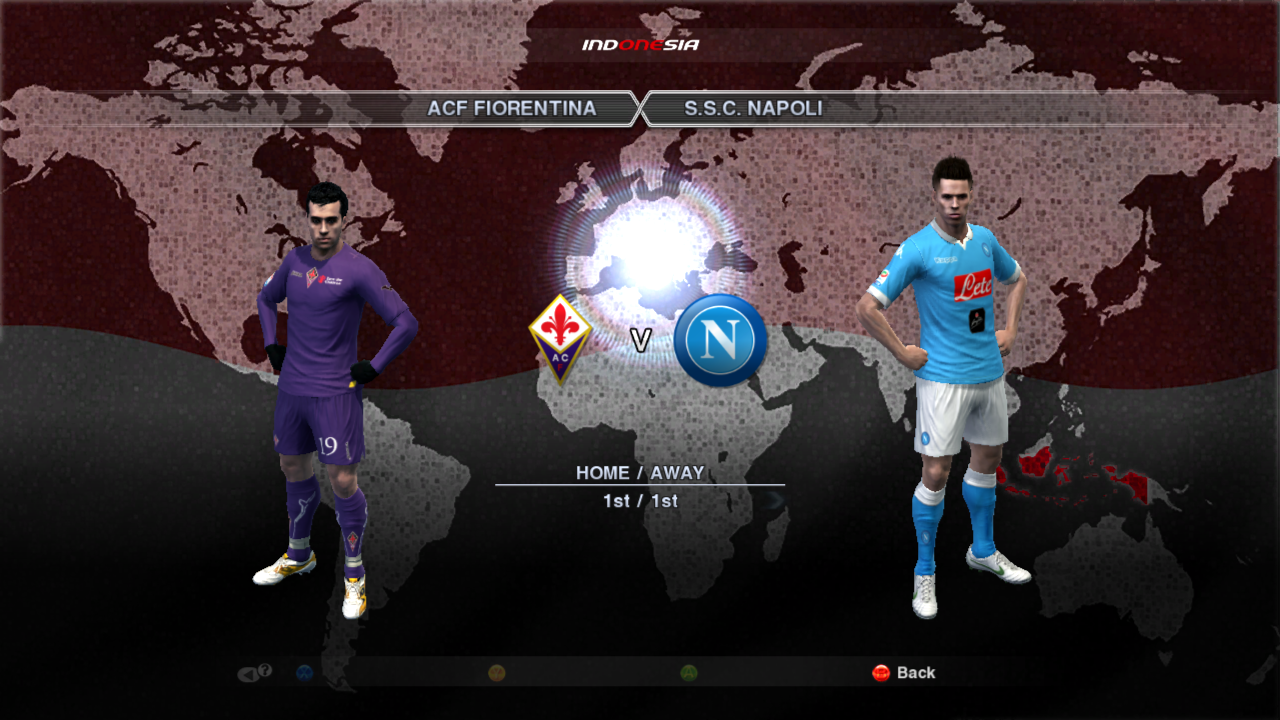1280x720 pixels.
Task: Select the S.S.C. Napoli club emblem
Action: point(719,340)
